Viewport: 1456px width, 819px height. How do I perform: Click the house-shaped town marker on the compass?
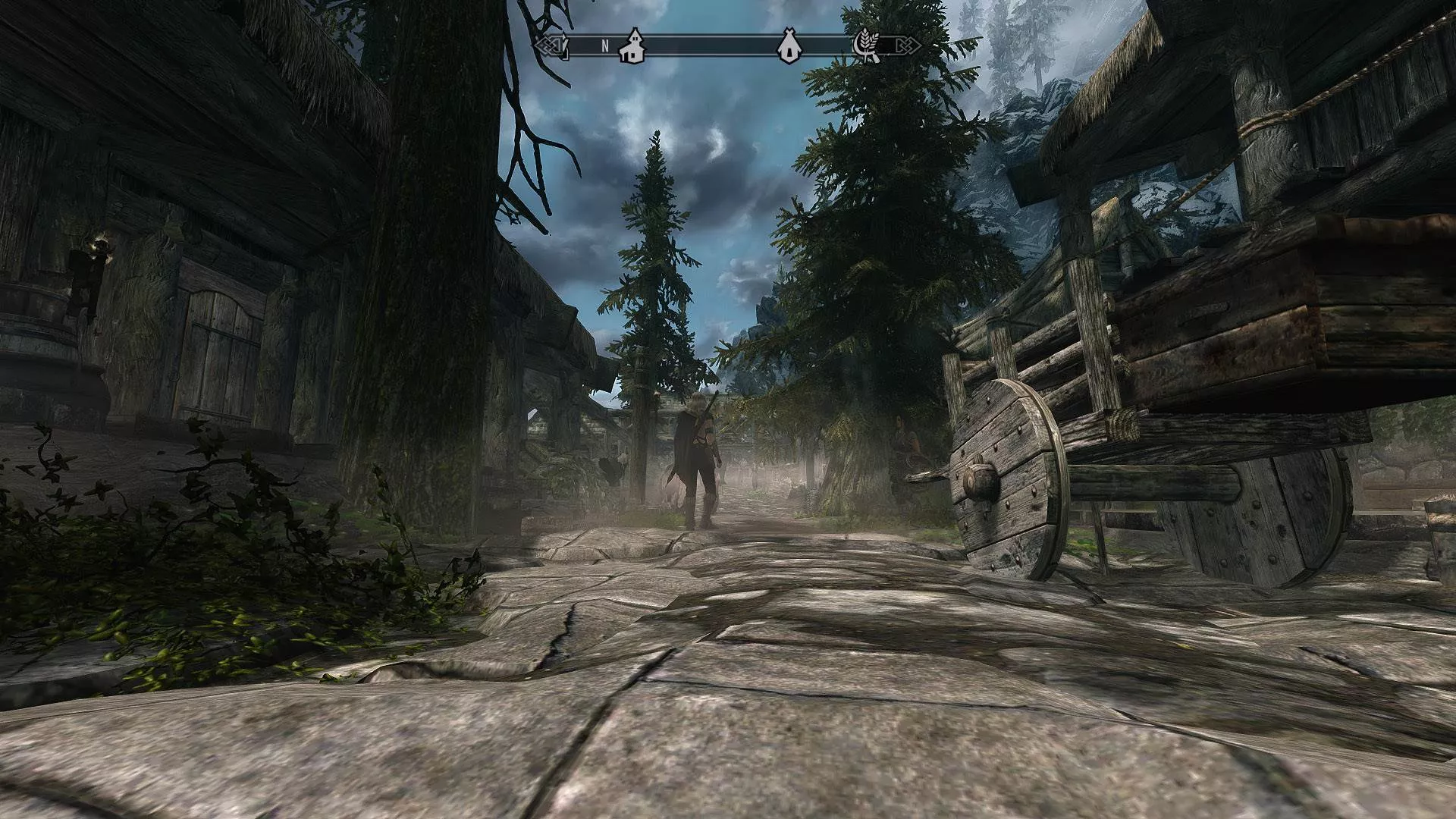[x=631, y=45]
